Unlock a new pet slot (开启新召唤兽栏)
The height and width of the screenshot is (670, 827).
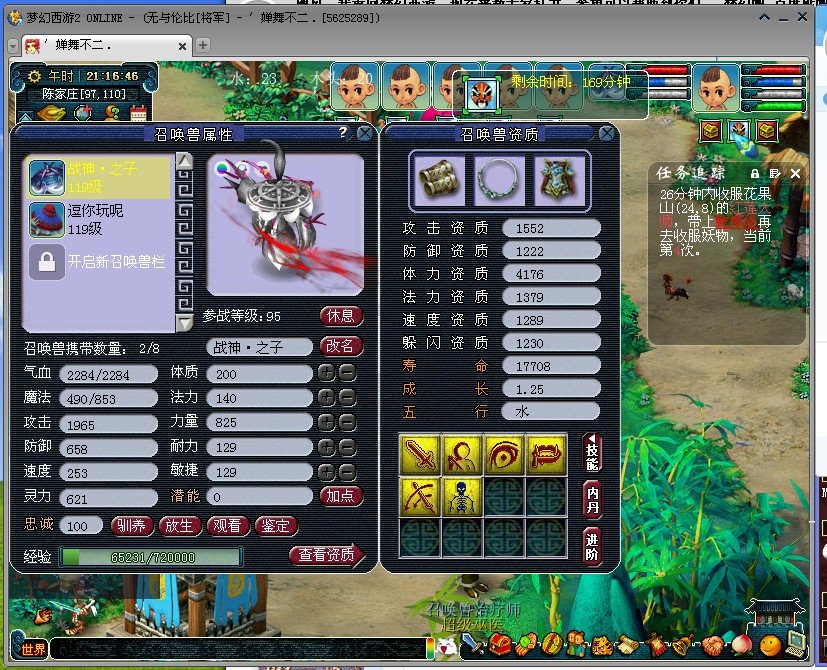(x=100, y=262)
